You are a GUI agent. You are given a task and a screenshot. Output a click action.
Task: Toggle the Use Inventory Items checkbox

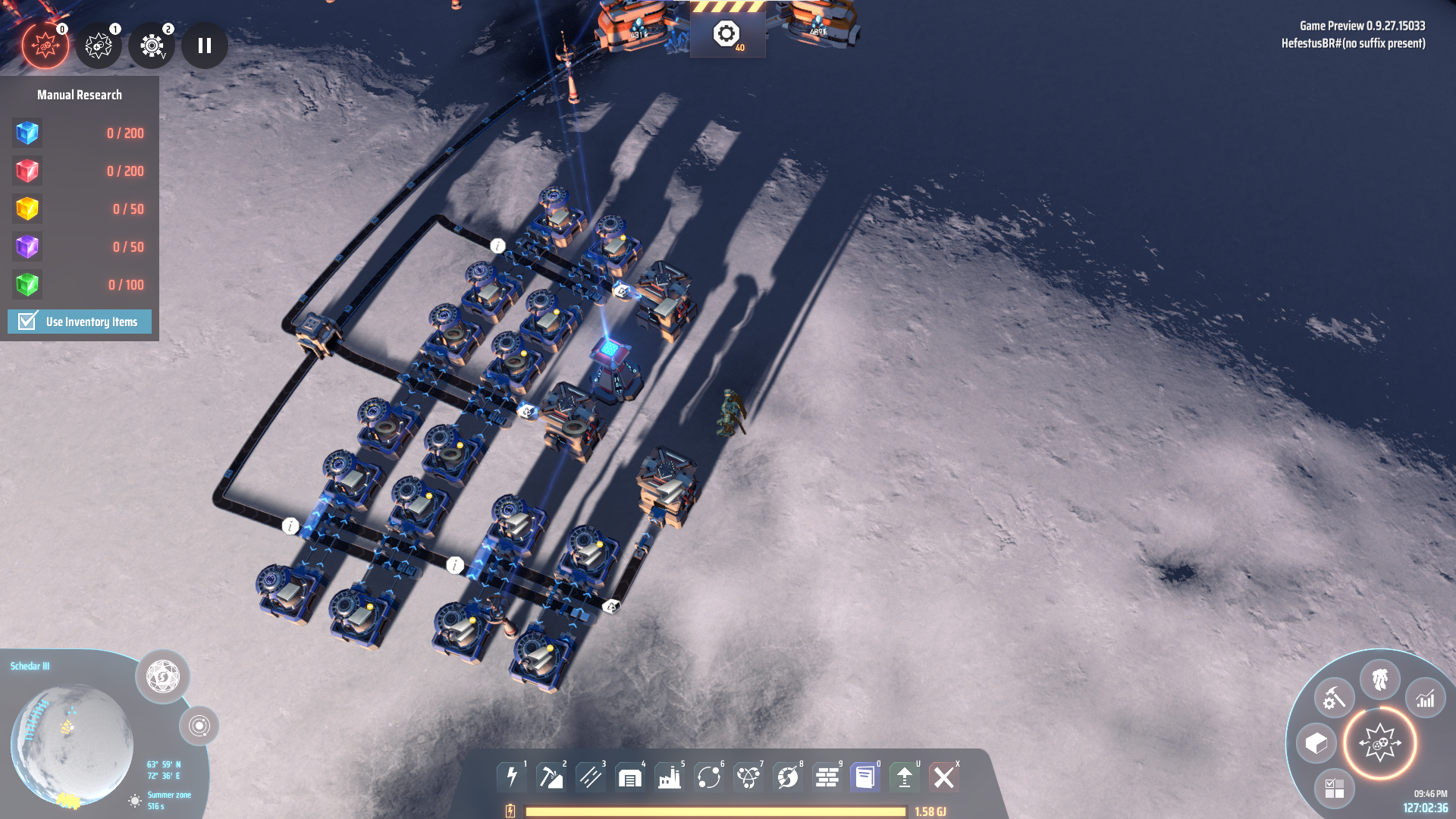click(x=28, y=322)
